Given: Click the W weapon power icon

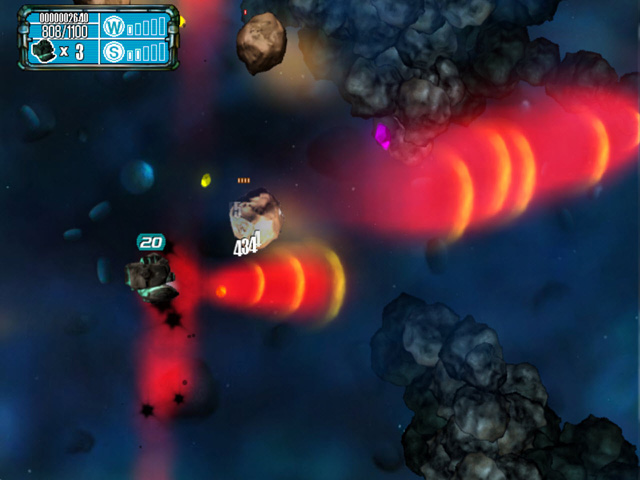Looking at the screenshot, I should 113,26.
